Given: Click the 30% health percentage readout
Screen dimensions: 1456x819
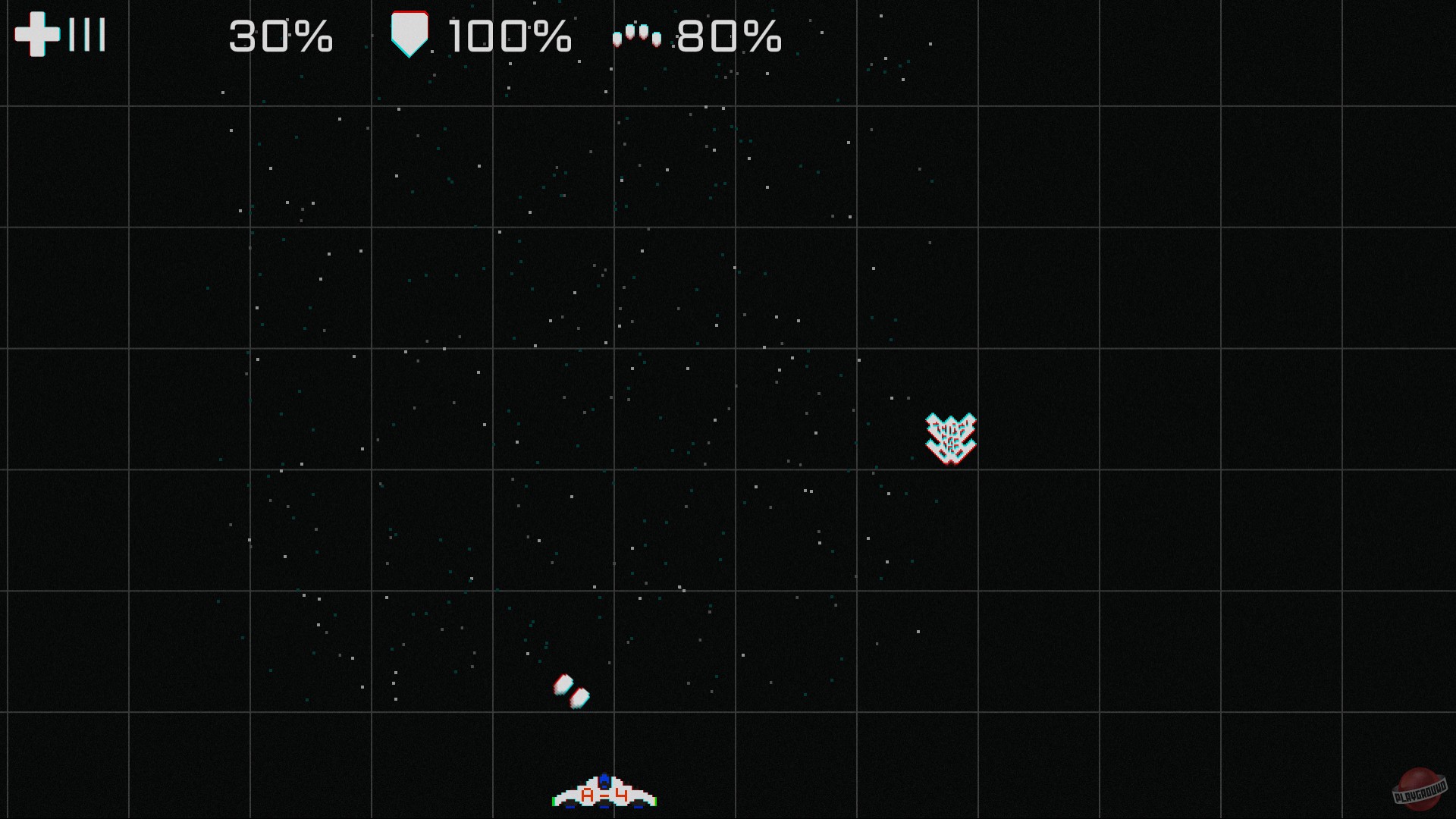Looking at the screenshot, I should 280,36.
